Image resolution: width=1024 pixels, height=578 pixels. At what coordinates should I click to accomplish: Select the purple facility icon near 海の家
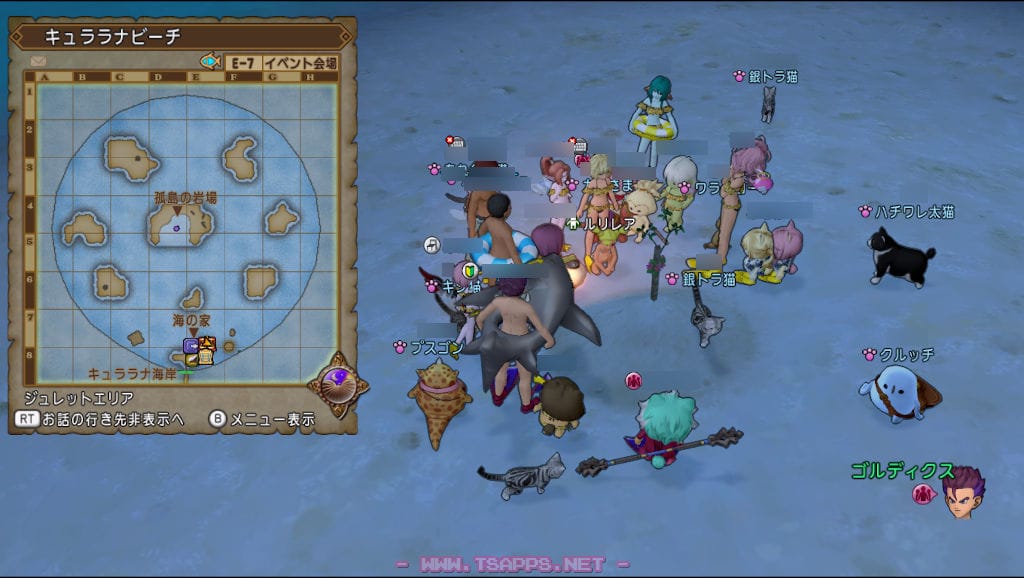click(x=191, y=346)
